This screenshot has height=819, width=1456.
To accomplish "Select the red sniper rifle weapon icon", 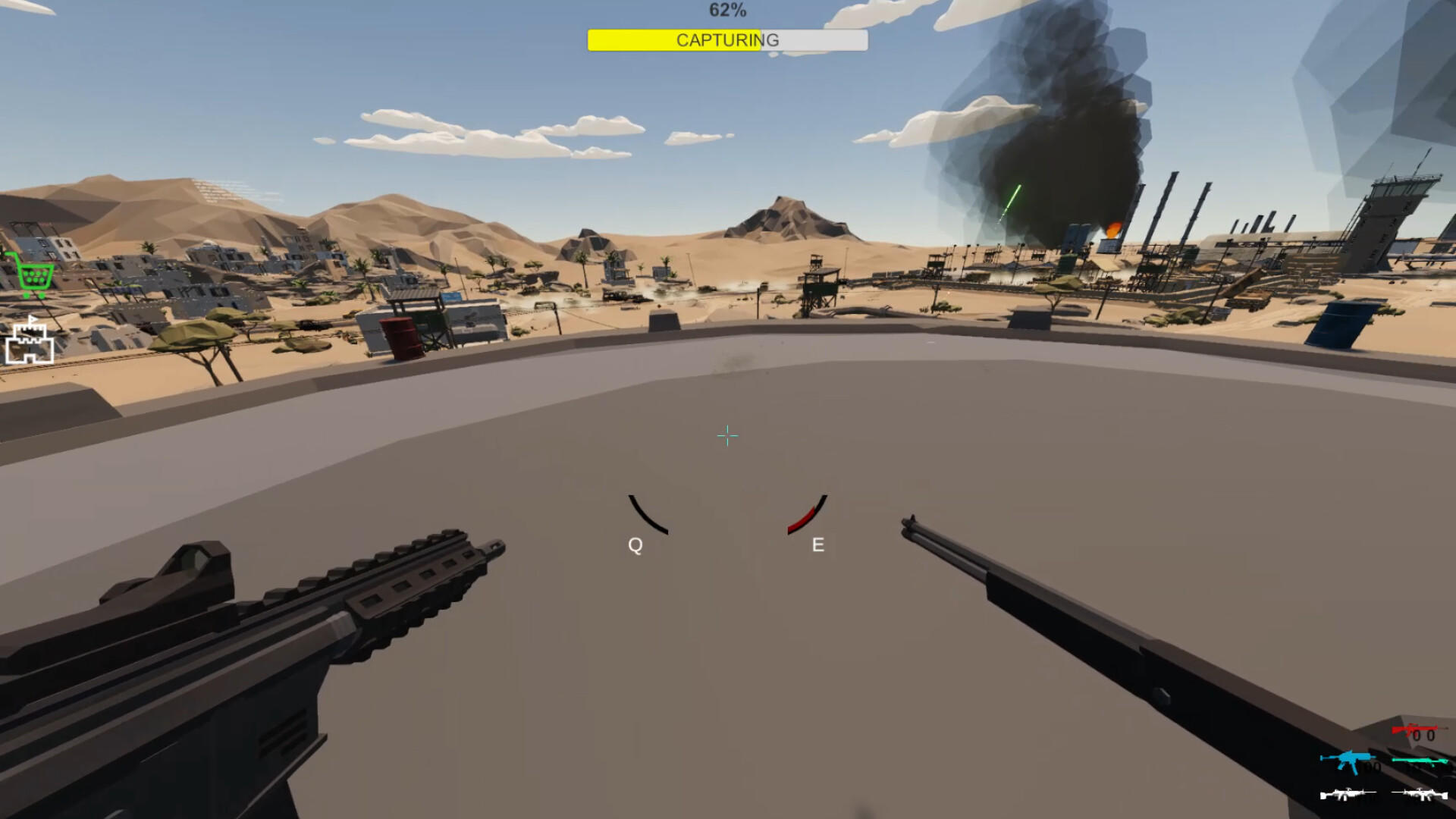I will [x=1414, y=730].
